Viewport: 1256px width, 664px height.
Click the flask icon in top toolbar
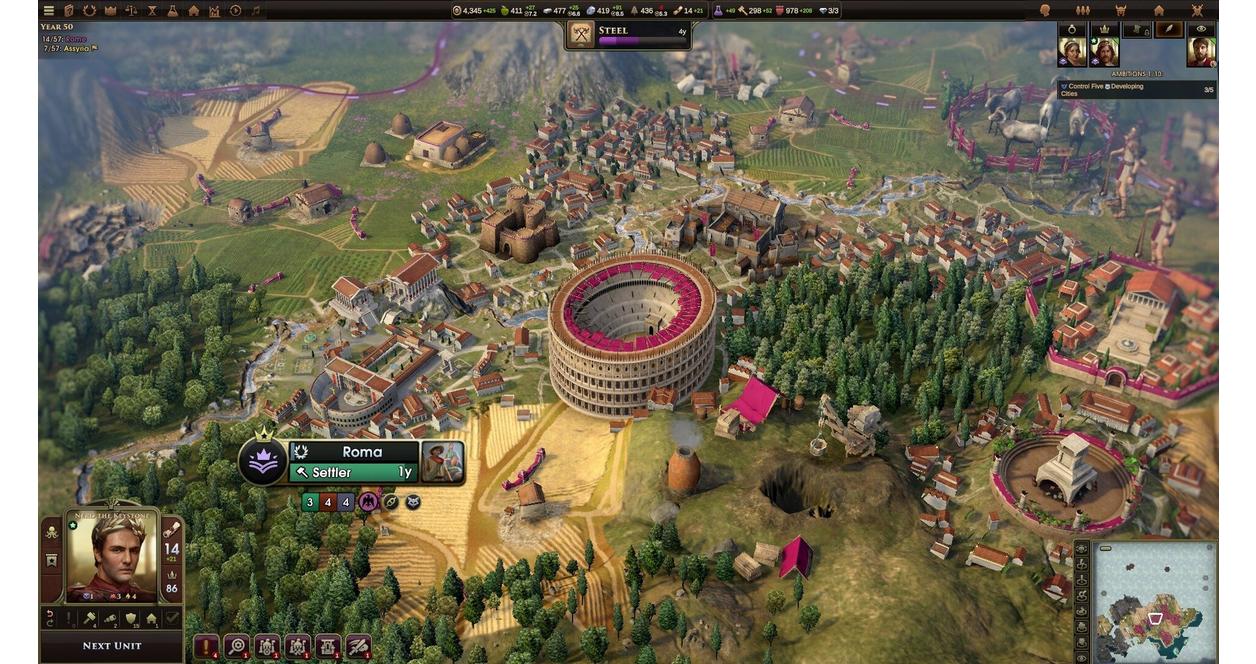(173, 10)
